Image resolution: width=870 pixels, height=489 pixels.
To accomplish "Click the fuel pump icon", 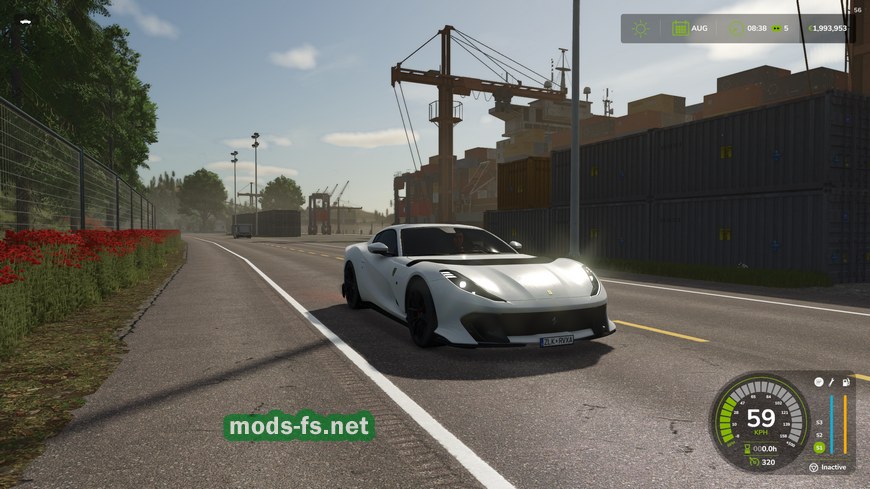I will pos(845,382).
